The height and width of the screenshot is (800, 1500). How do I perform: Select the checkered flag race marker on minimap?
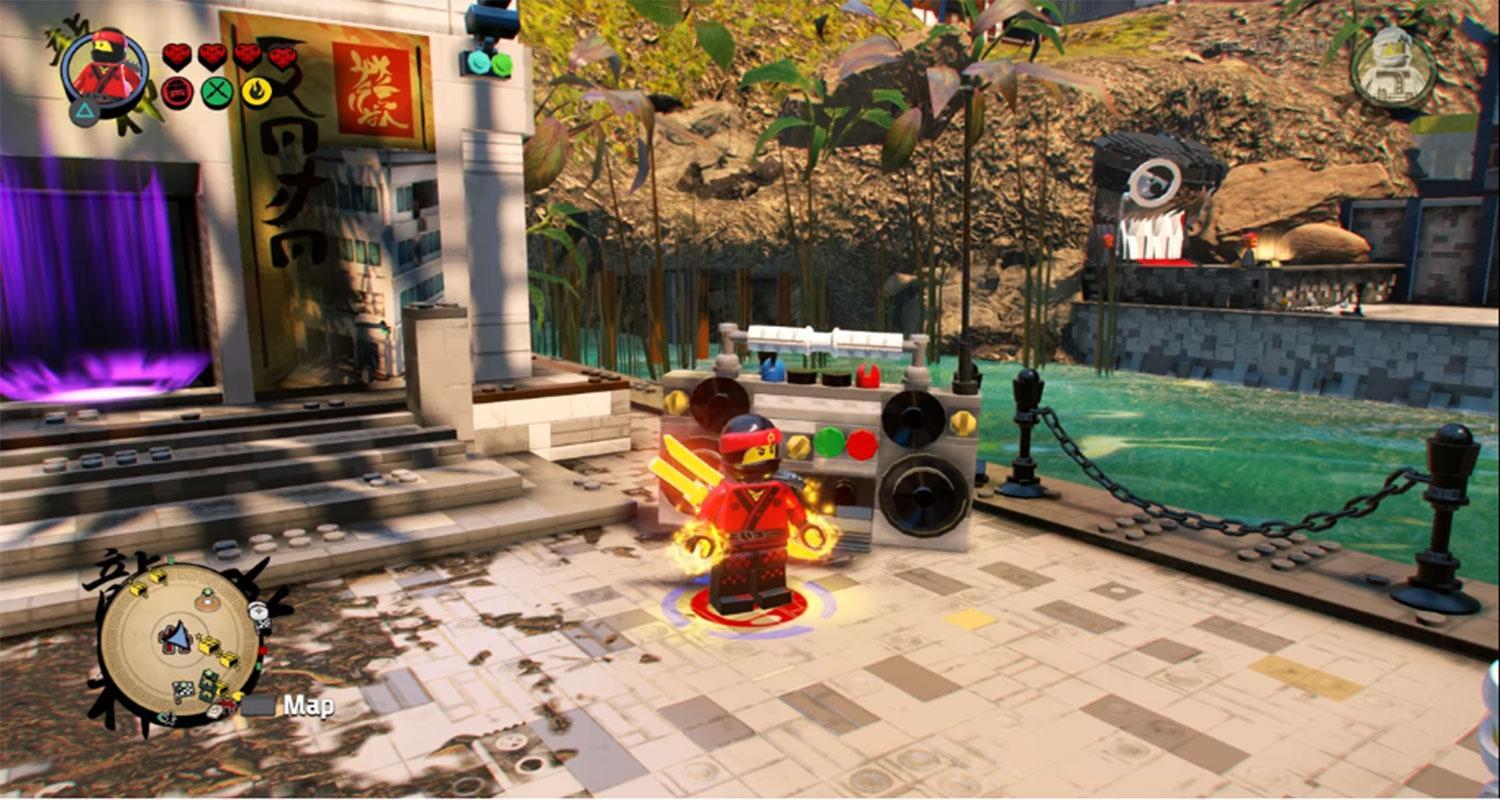184,689
